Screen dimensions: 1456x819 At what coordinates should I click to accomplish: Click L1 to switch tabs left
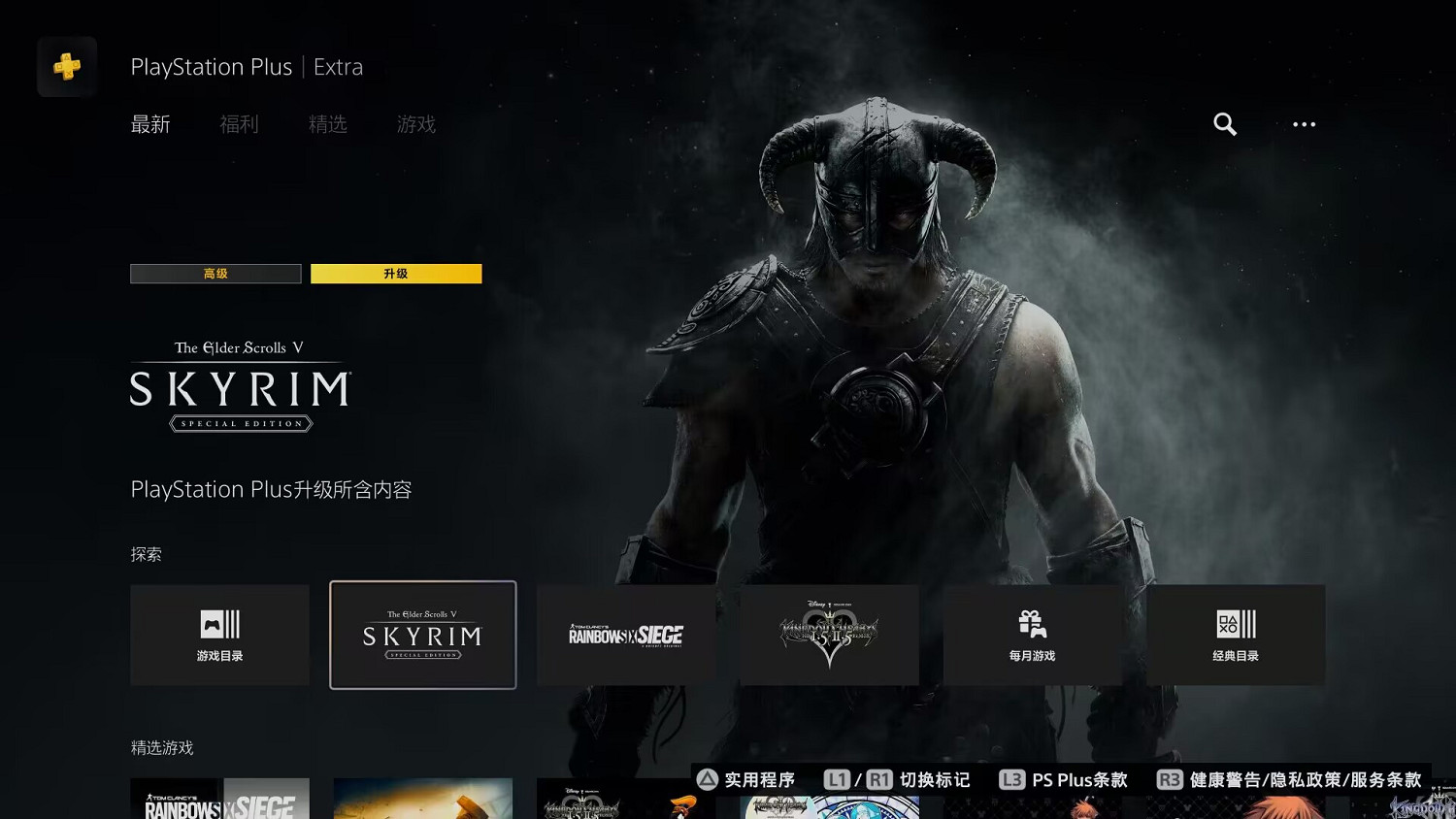click(x=837, y=779)
